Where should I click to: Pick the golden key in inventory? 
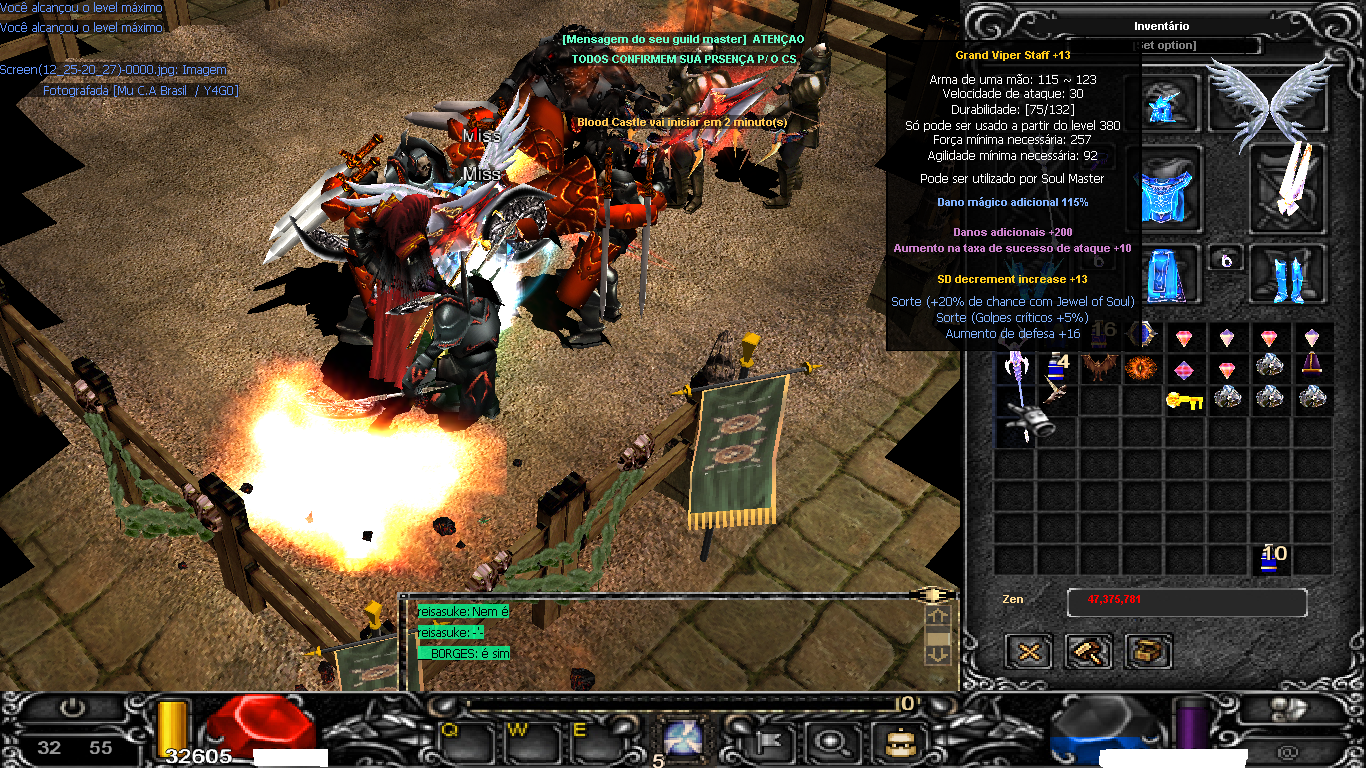tap(1183, 400)
